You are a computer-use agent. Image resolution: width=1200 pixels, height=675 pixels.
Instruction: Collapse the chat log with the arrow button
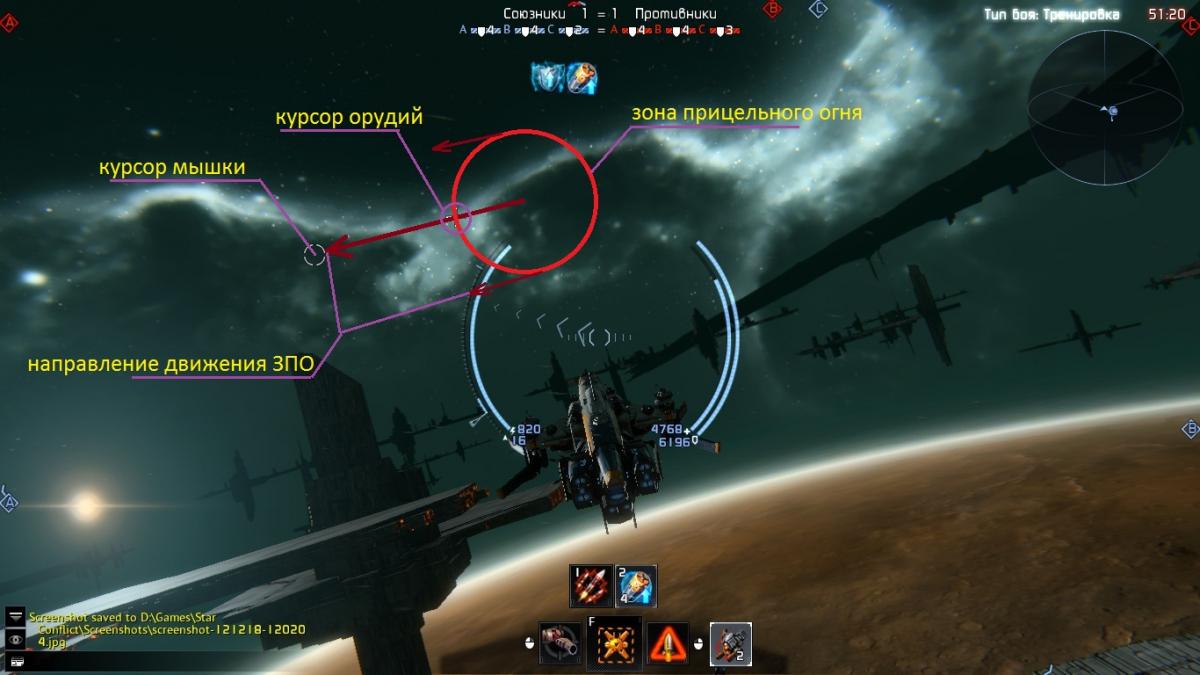click(16, 615)
